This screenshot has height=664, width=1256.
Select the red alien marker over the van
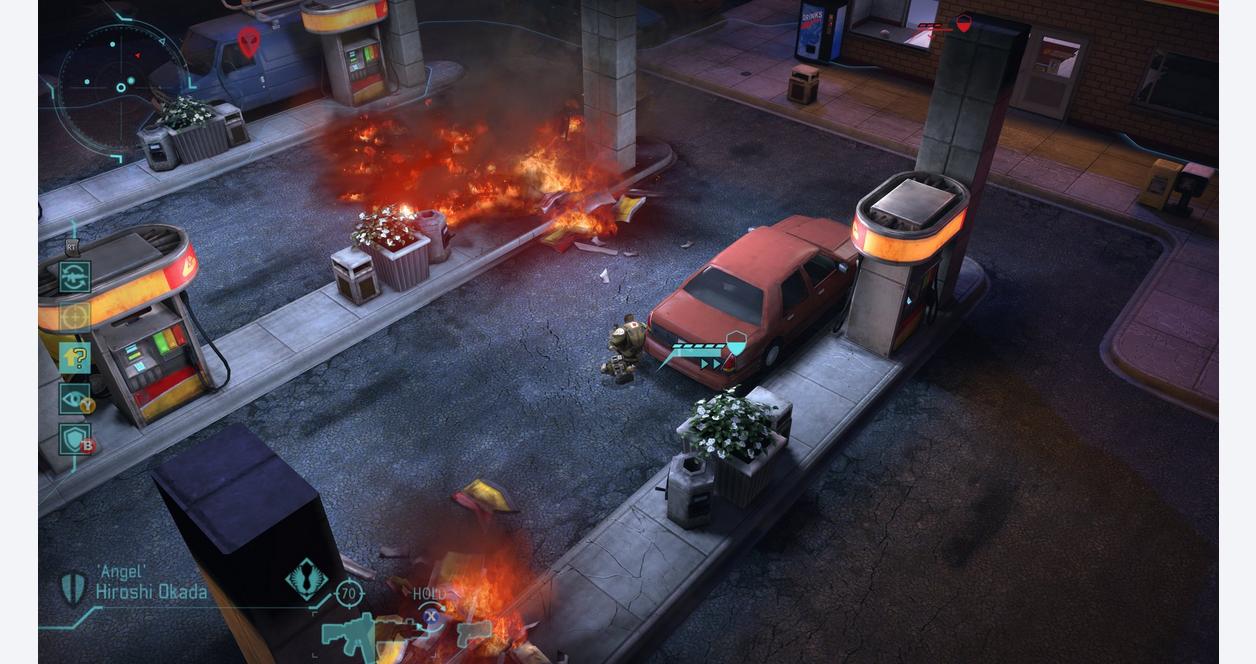[248, 41]
